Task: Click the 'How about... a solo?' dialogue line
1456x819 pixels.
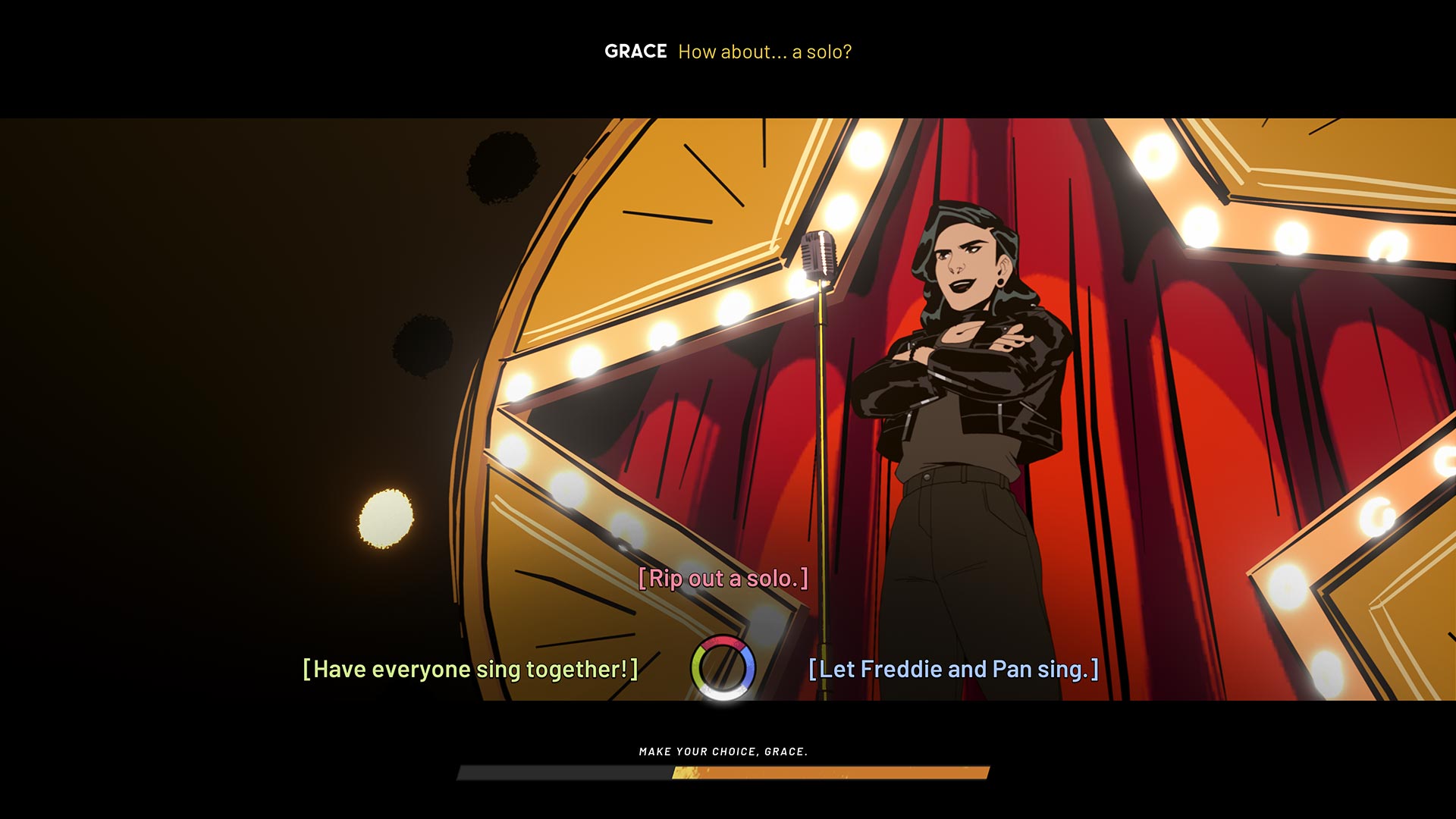Action: pos(764,52)
